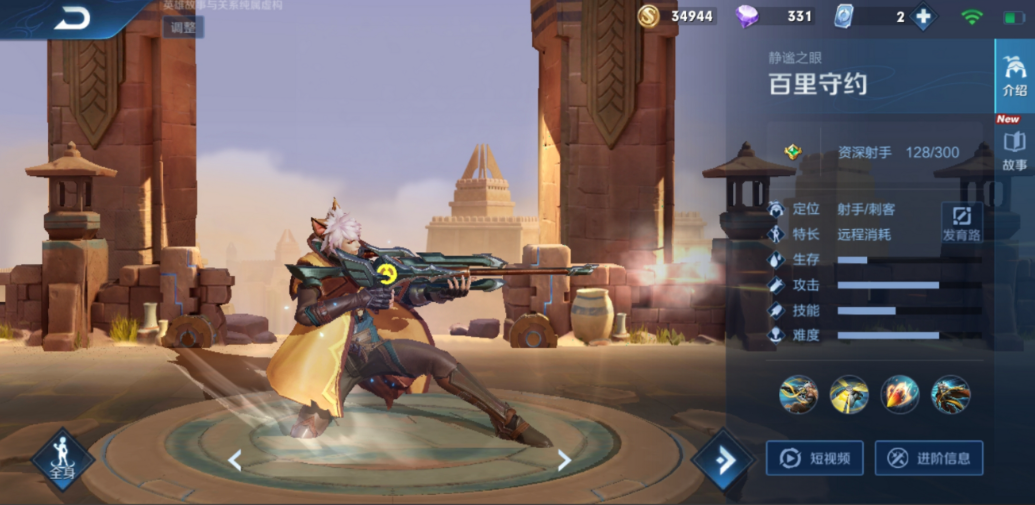View the first skill icon with crouching sniper
This screenshot has height=505, width=1035.
click(x=798, y=395)
